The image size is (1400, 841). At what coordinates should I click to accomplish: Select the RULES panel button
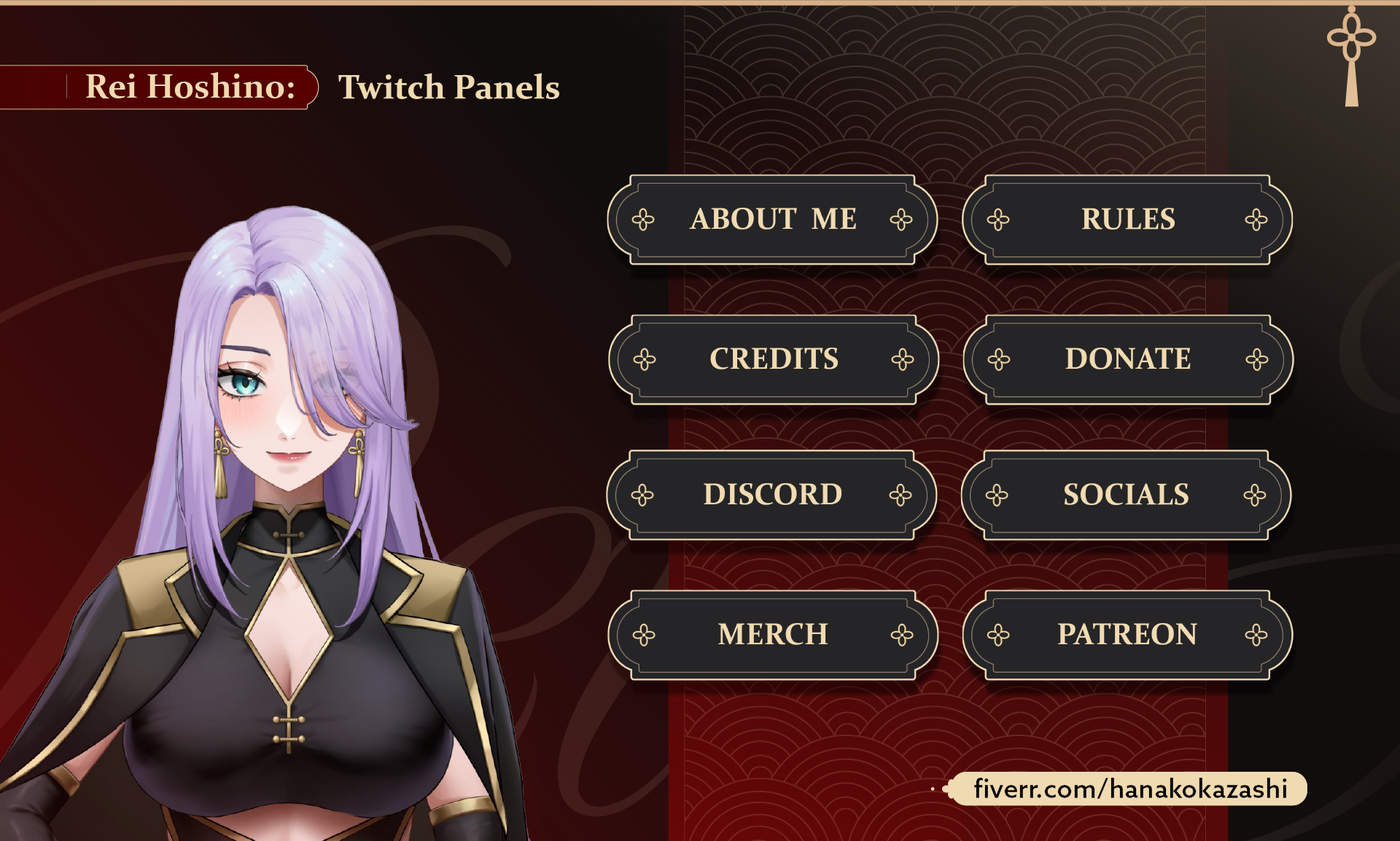click(x=1127, y=219)
